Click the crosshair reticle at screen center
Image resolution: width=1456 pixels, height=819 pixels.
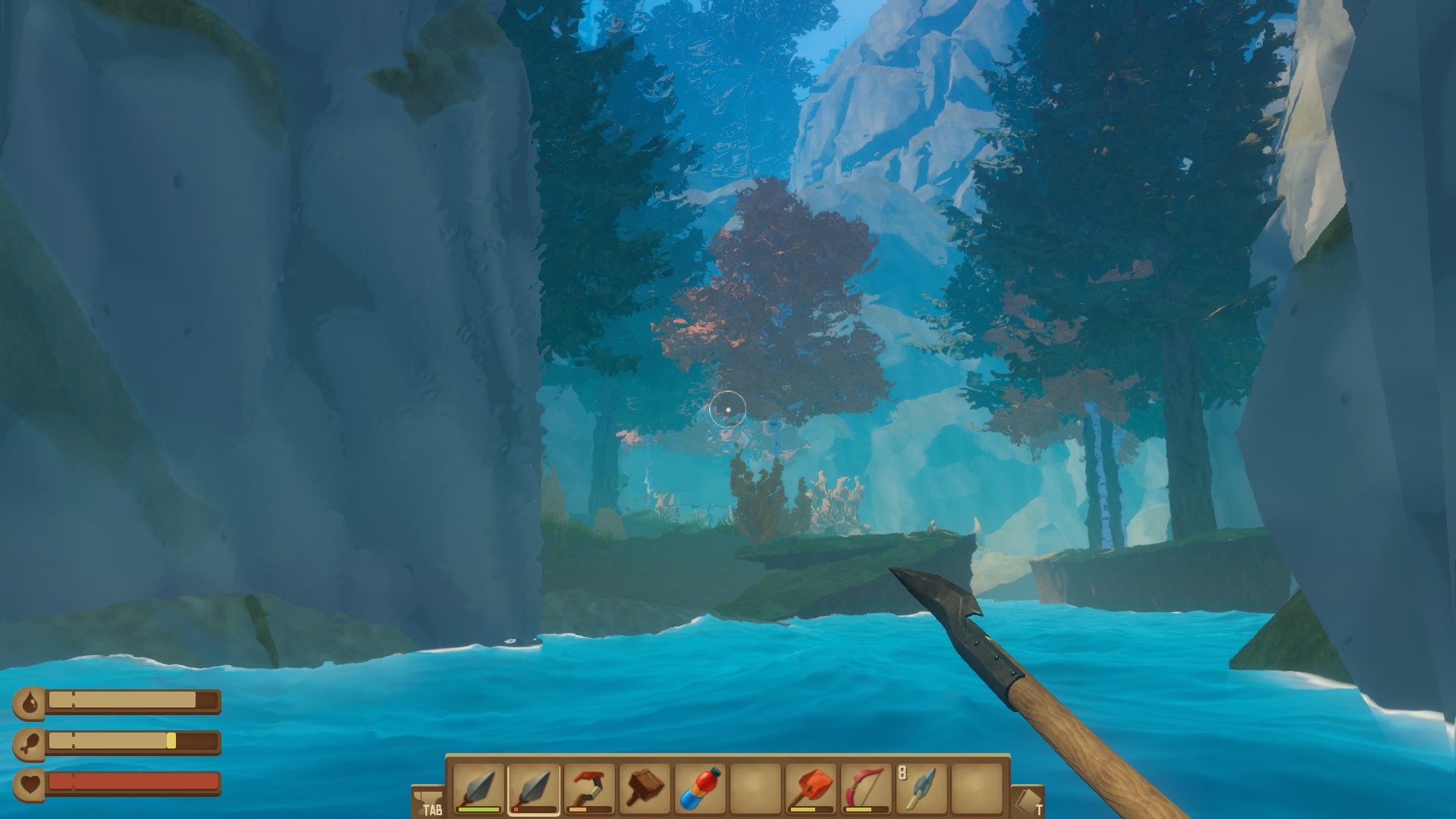tap(728, 409)
